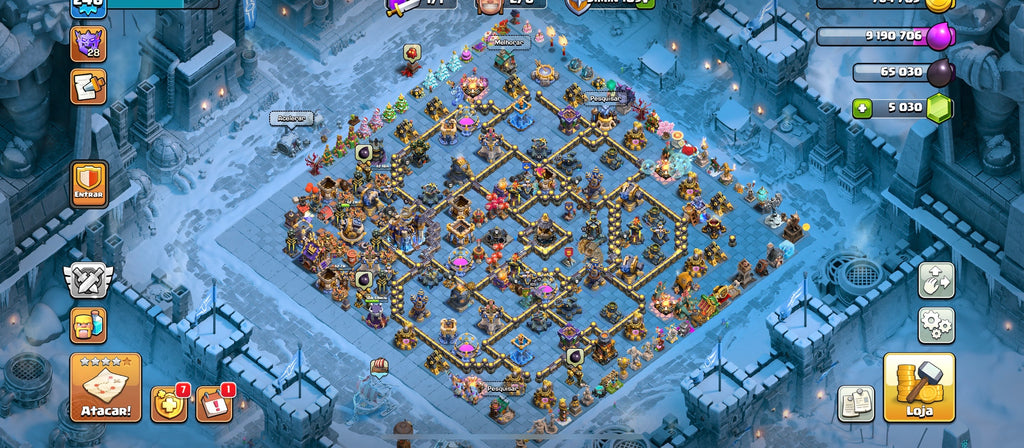1024x448 pixels.
Task: Tap the green plus to buy gems
Action: click(863, 108)
